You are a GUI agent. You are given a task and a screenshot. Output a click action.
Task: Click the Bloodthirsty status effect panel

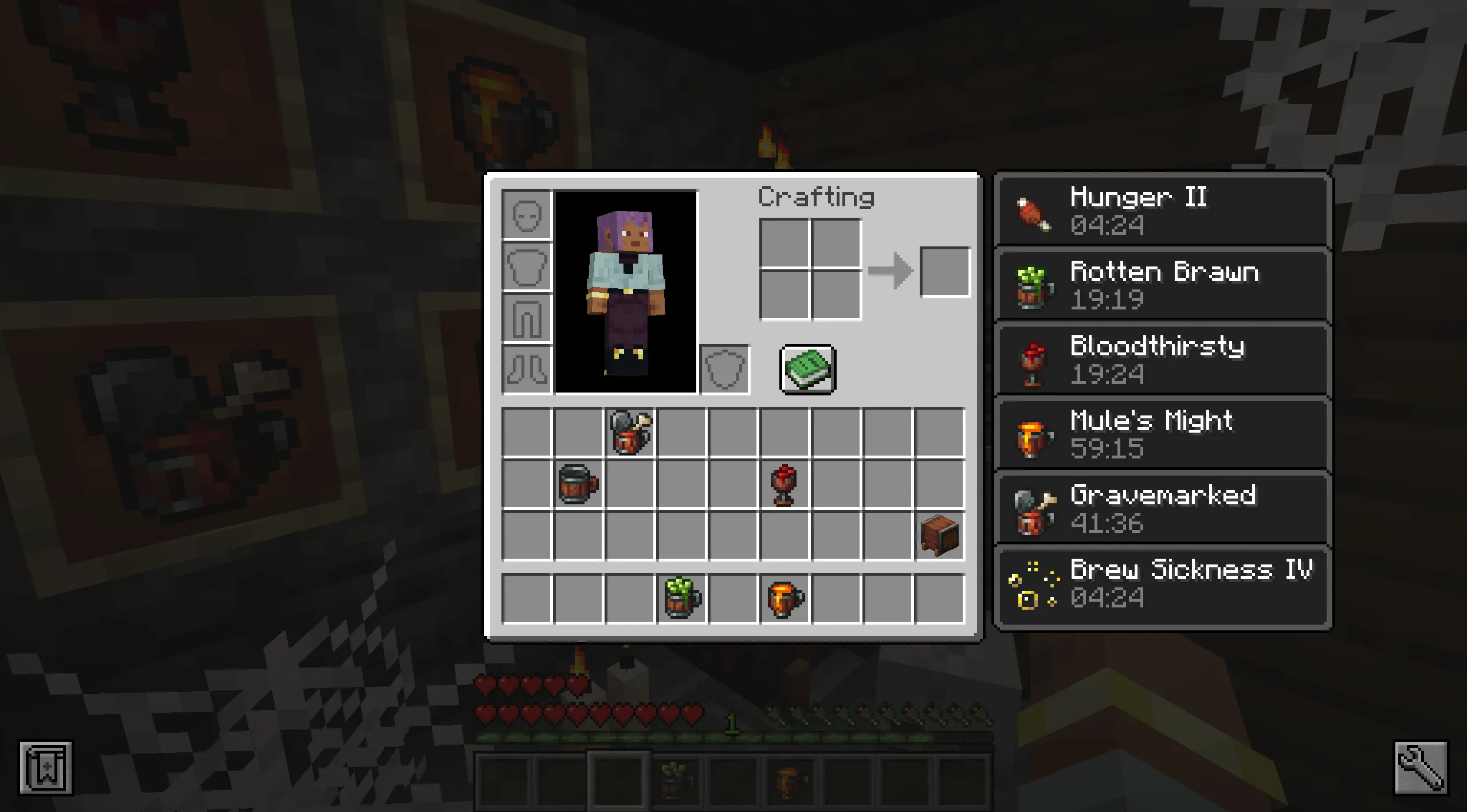click(1161, 359)
